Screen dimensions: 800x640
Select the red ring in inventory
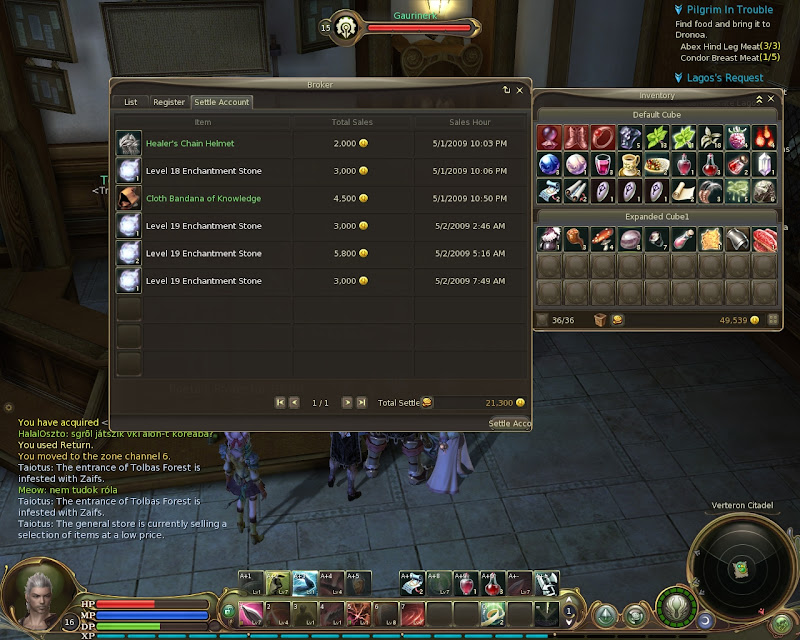tap(602, 137)
